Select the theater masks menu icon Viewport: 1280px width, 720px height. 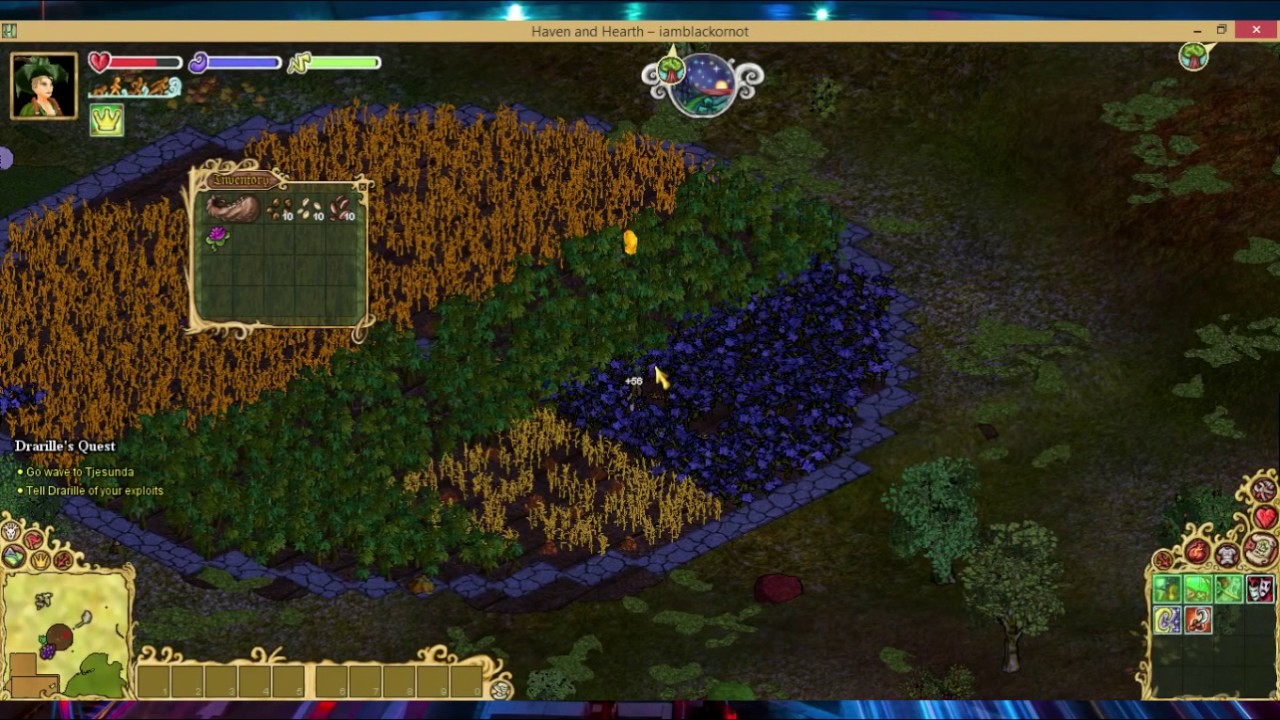point(1259,588)
